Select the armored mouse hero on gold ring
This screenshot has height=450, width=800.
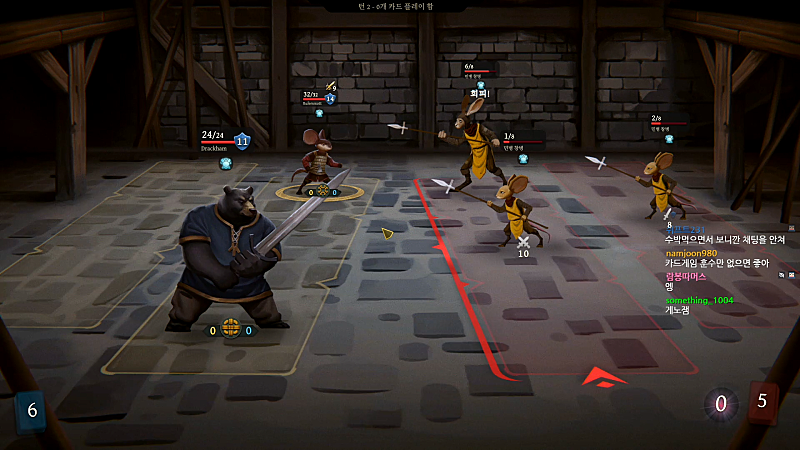[x=320, y=158]
